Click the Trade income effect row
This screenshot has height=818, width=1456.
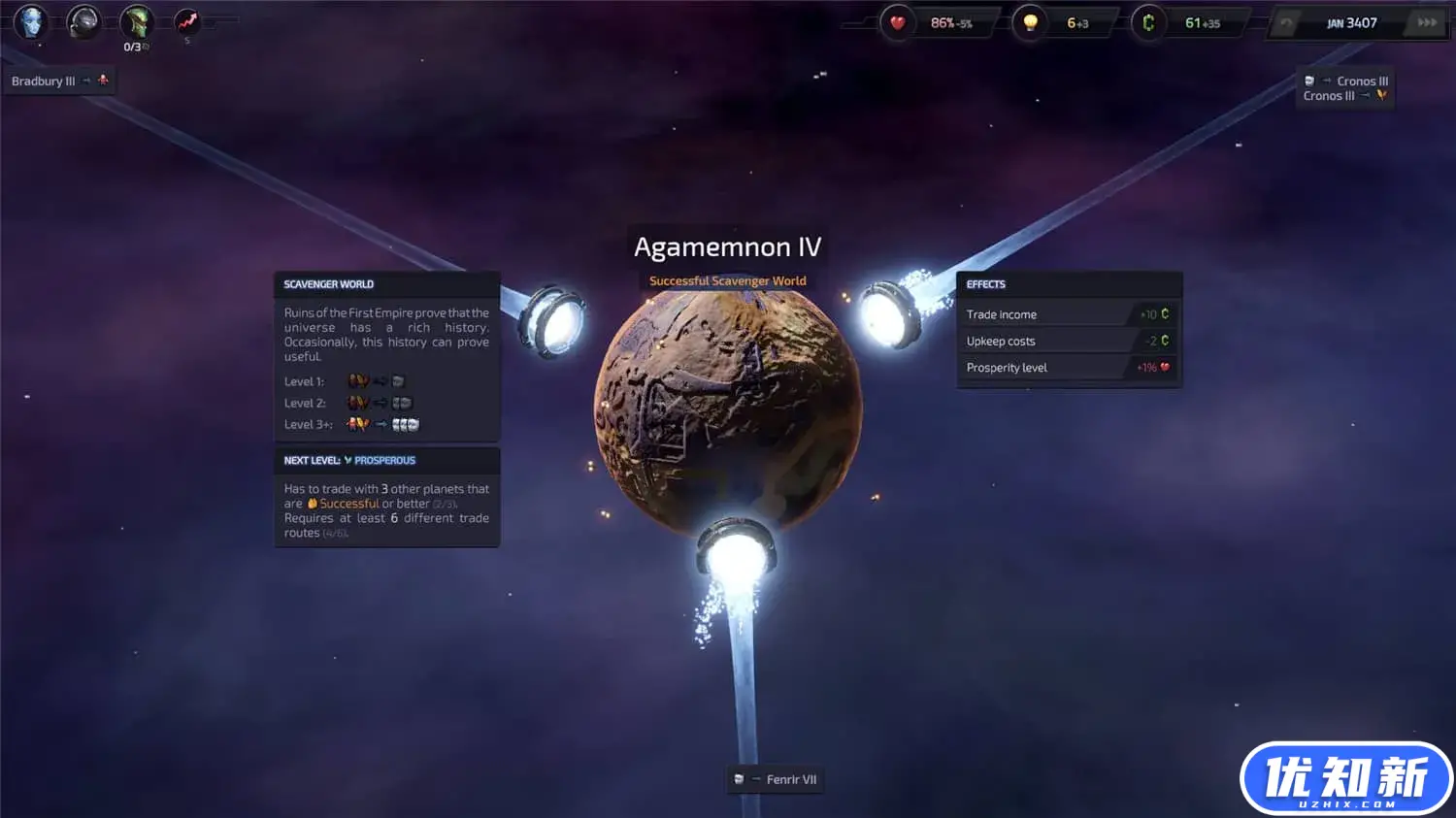[x=1068, y=314]
